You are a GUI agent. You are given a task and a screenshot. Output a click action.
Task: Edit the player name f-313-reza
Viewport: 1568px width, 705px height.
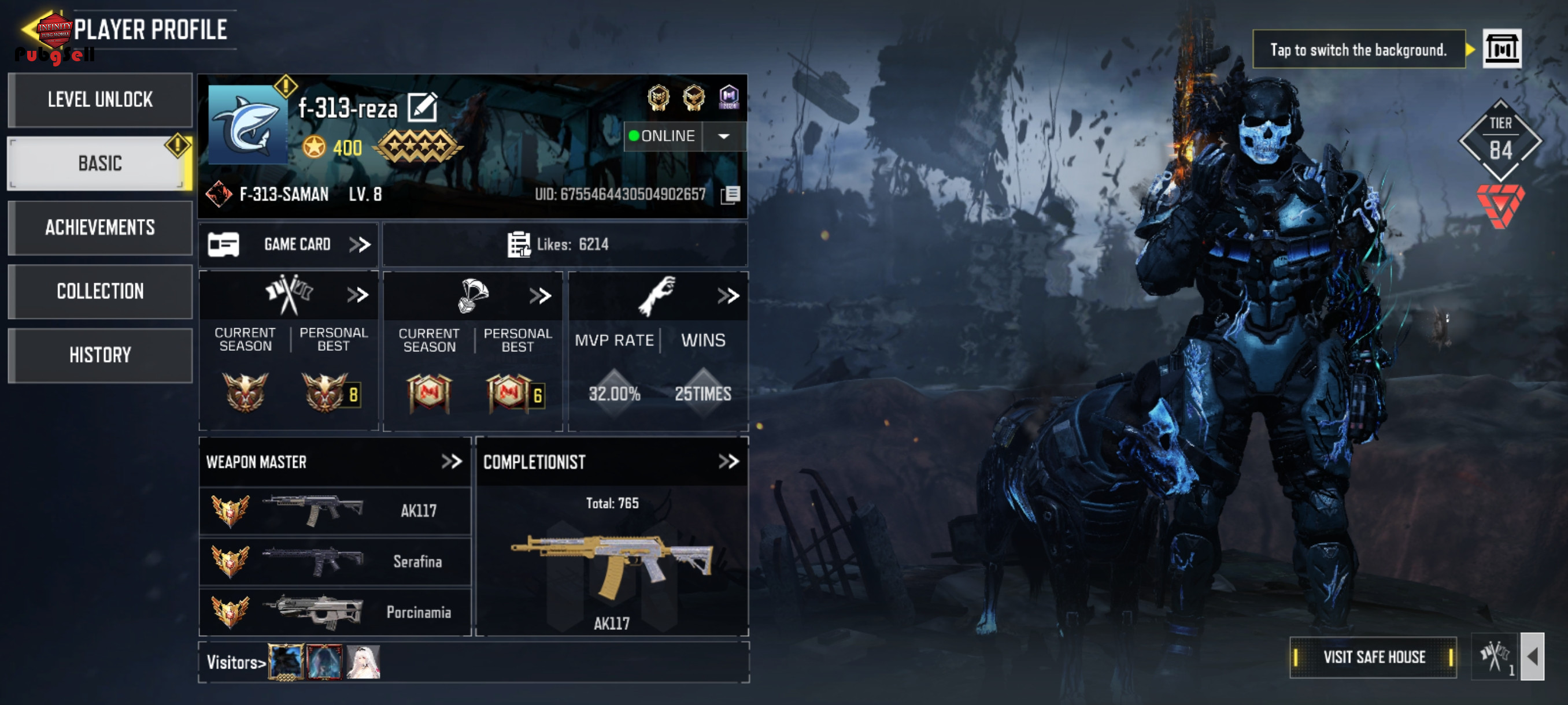tap(423, 107)
